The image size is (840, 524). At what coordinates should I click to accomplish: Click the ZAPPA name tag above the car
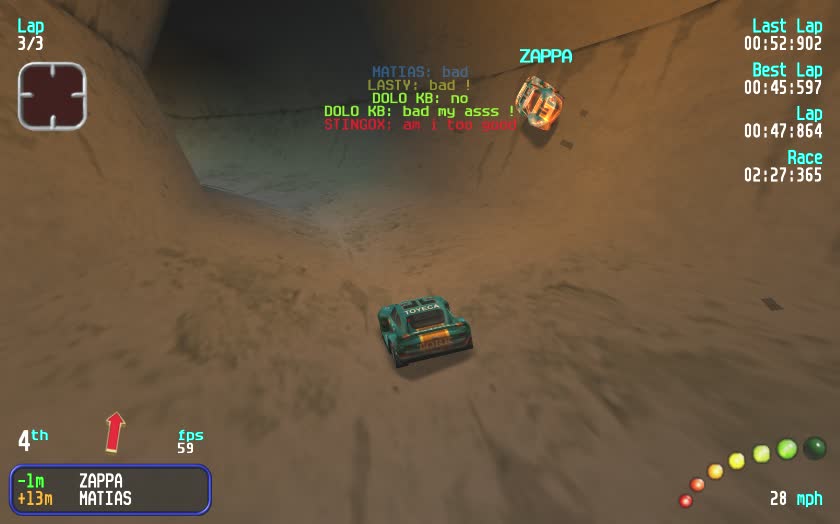[545, 57]
